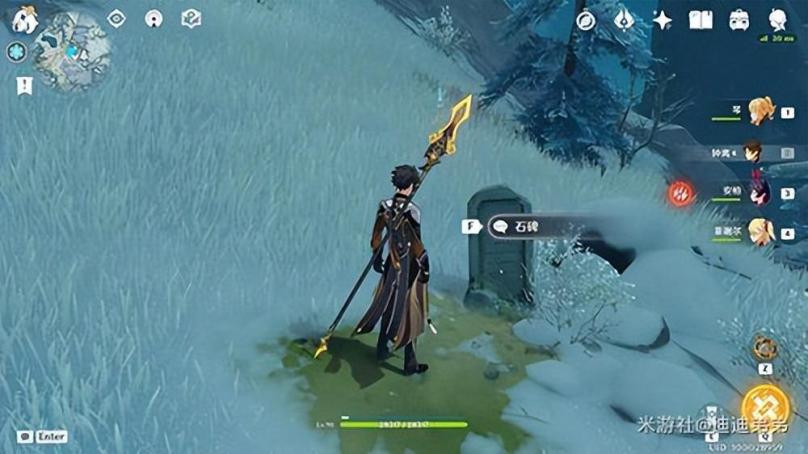Open the compass events icon
This screenshot has width=808, height=454.
[x=586, y=20]
